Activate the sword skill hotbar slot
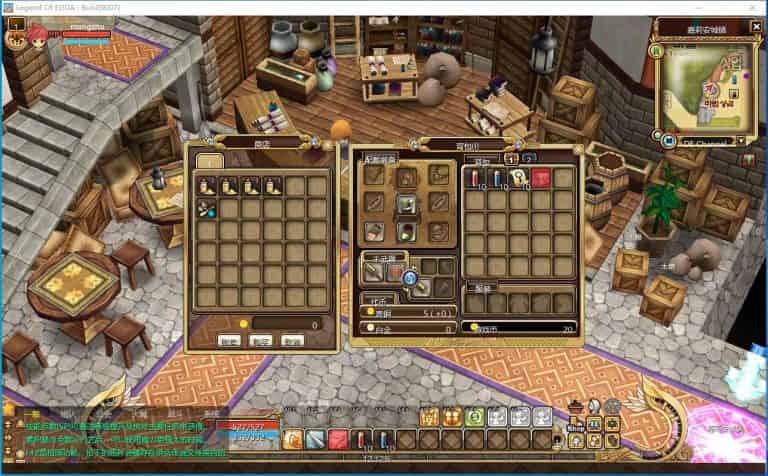The height and width of the screenshot is (476, 768). click(315, 438)
